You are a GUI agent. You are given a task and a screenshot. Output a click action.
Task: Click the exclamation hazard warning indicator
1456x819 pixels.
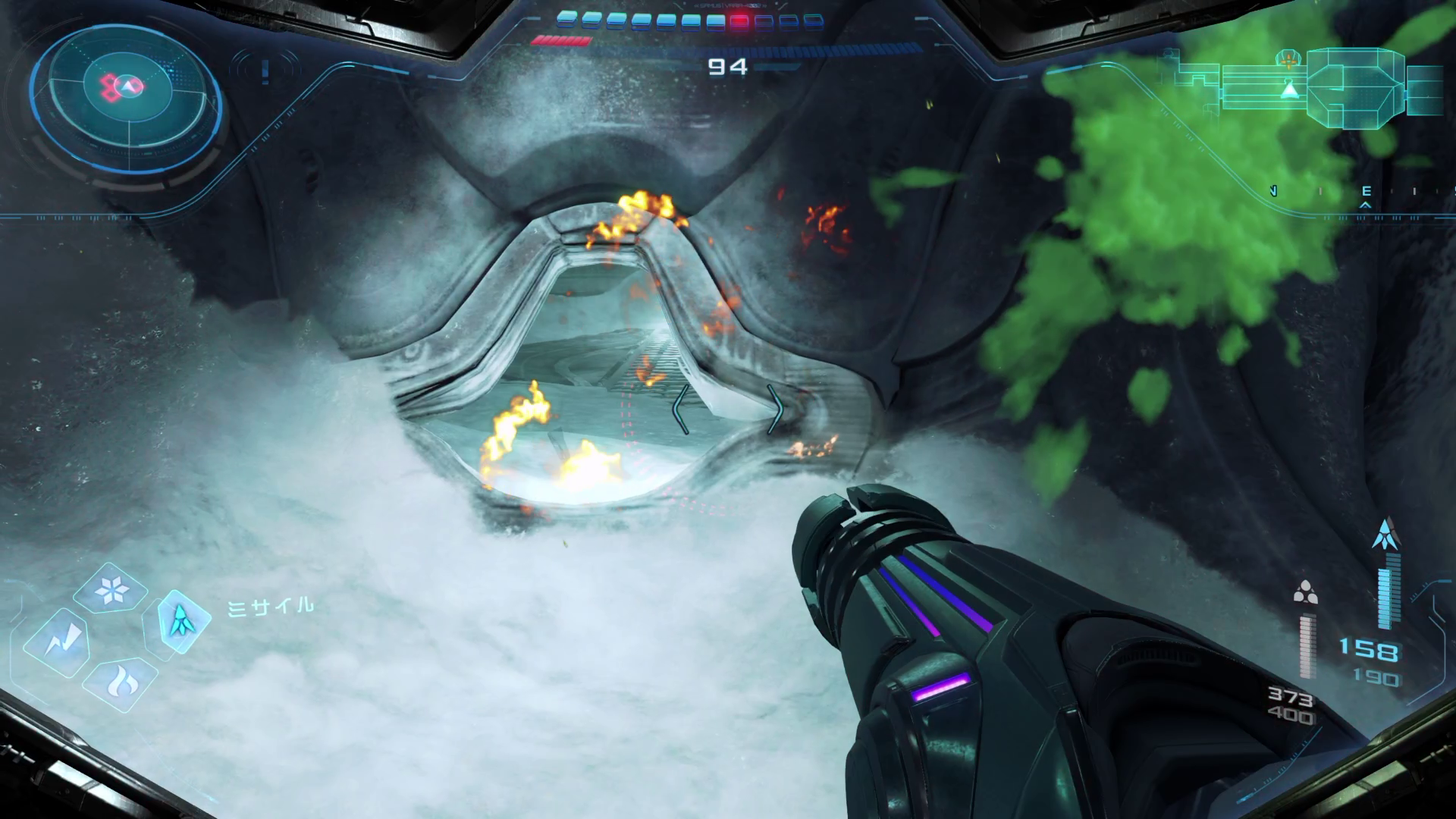(x=265, y=71)
